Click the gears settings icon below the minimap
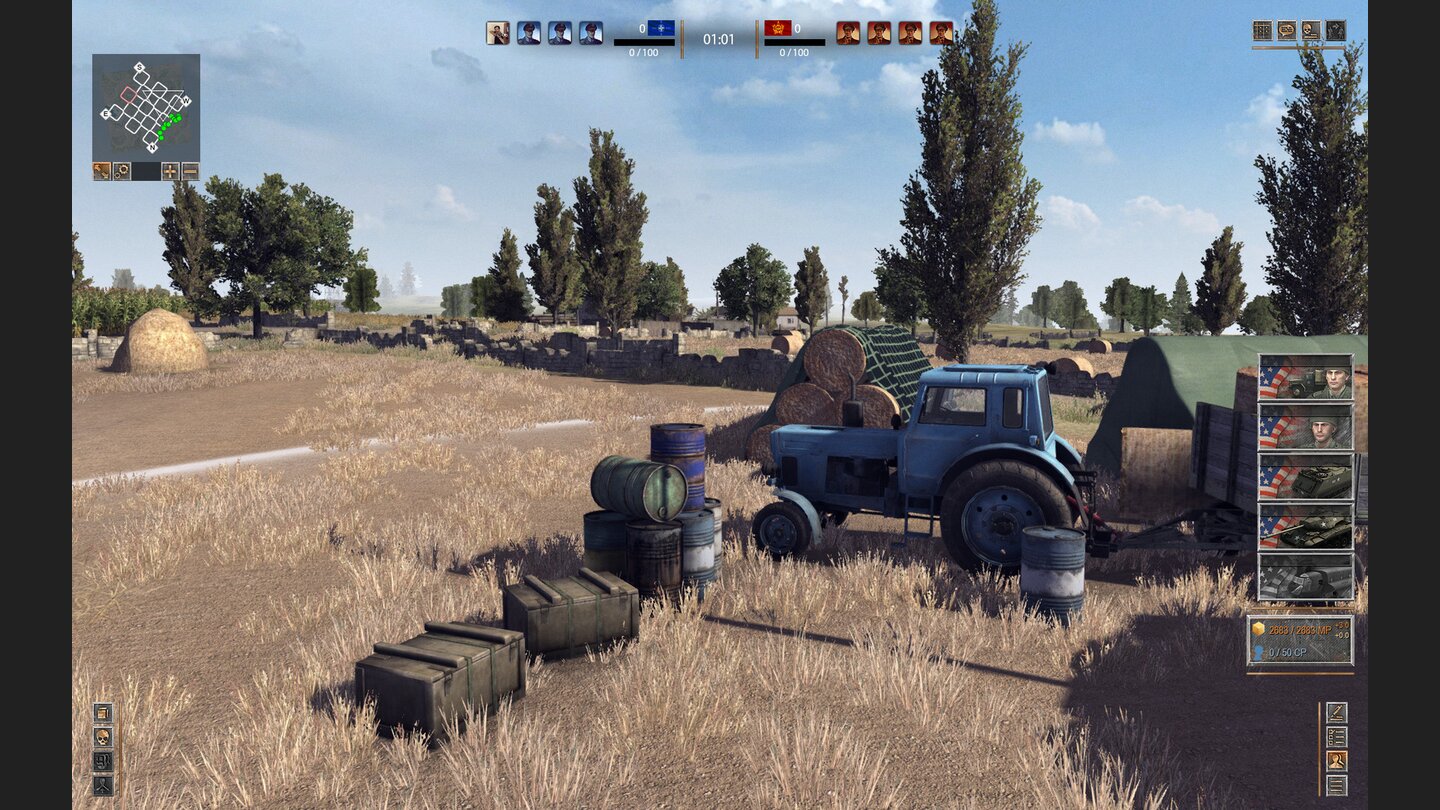This screenshot has width=1440, height=810. click(121, 171)
